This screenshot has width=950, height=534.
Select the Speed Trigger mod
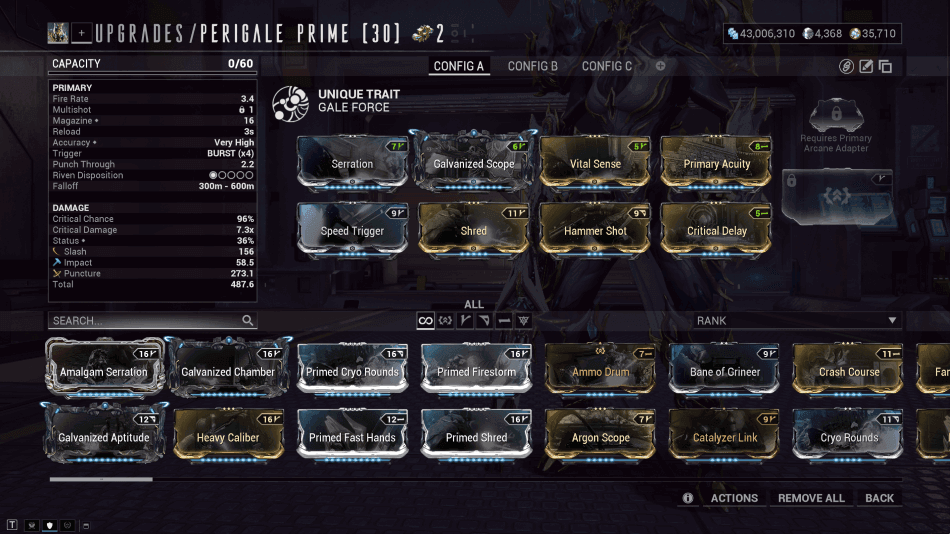(x=352, y=230)
